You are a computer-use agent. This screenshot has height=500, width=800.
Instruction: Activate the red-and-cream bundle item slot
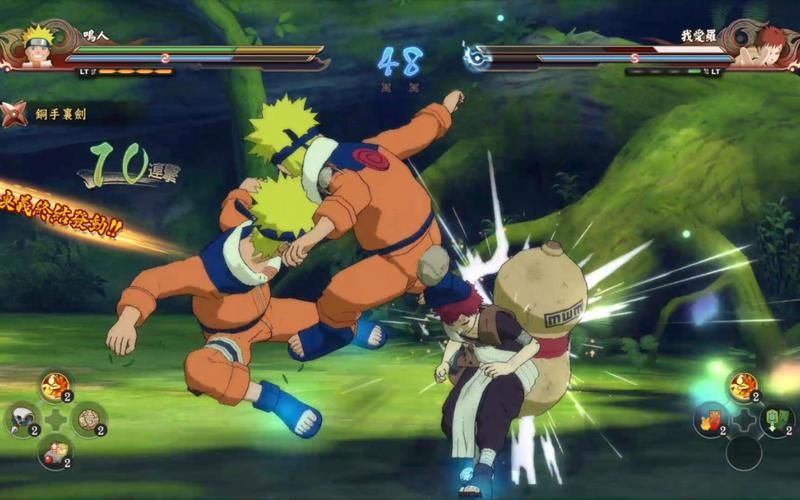click(x=55, y=452)
